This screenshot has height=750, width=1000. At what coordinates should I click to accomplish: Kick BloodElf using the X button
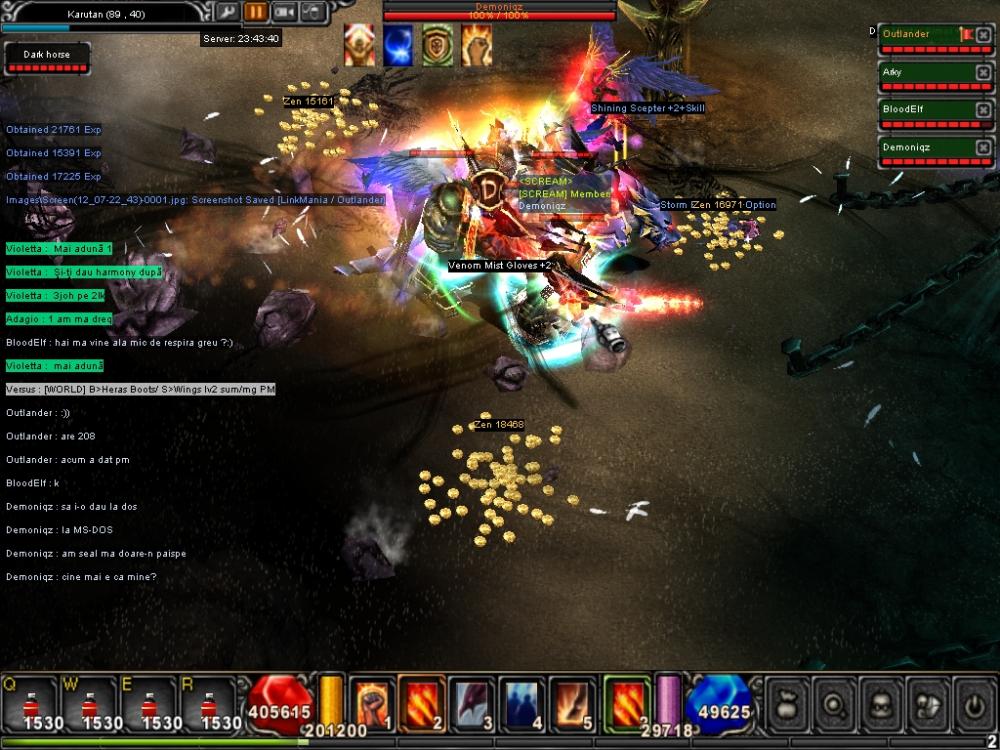pyautogui.click(x=983, y=110)
